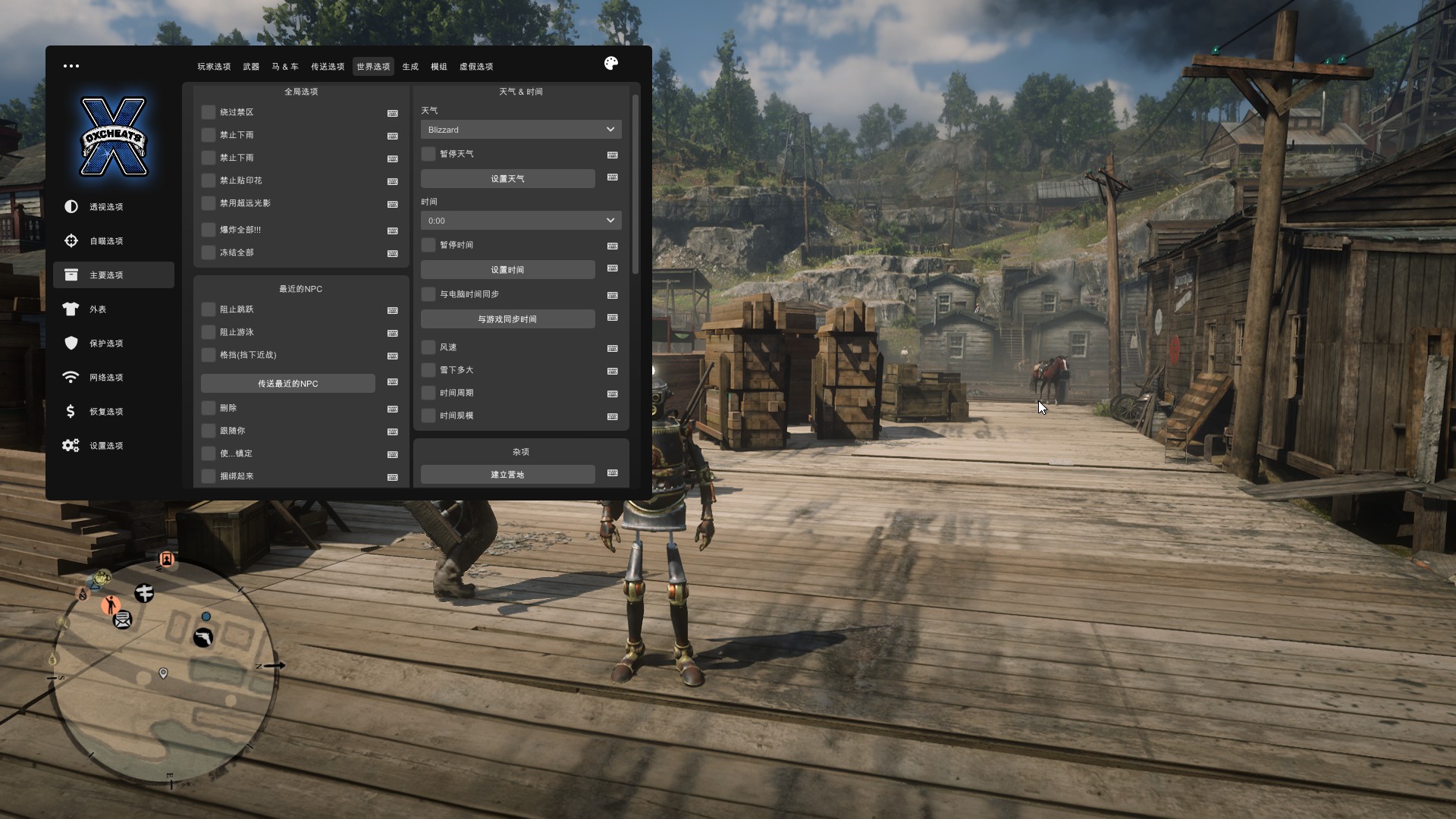Screen dimensions: 1456x819
Task: Choose 设置选项 in the sidebar
Action: point(106,446)
